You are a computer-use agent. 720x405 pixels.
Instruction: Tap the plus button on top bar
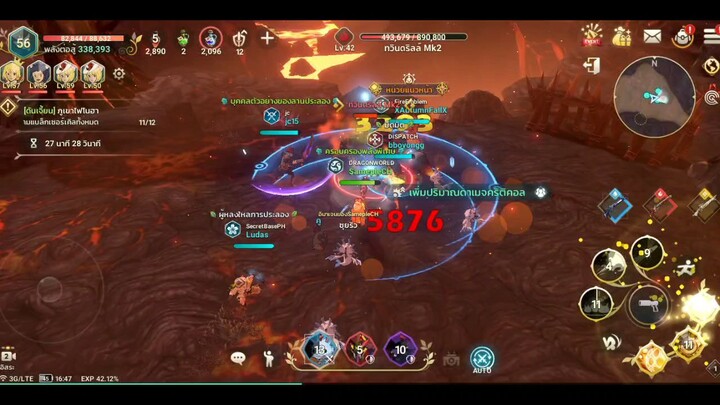pyautogui.click(x=267, y=39)
